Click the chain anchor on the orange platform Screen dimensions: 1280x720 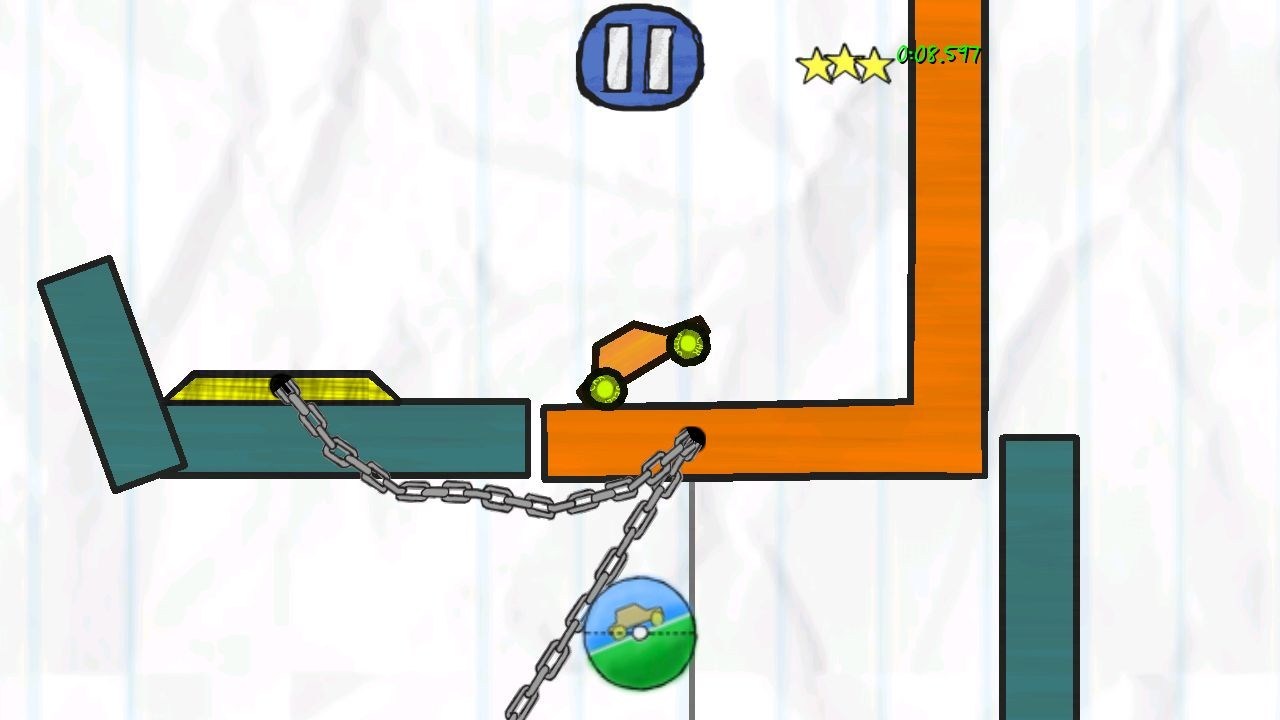694,435
